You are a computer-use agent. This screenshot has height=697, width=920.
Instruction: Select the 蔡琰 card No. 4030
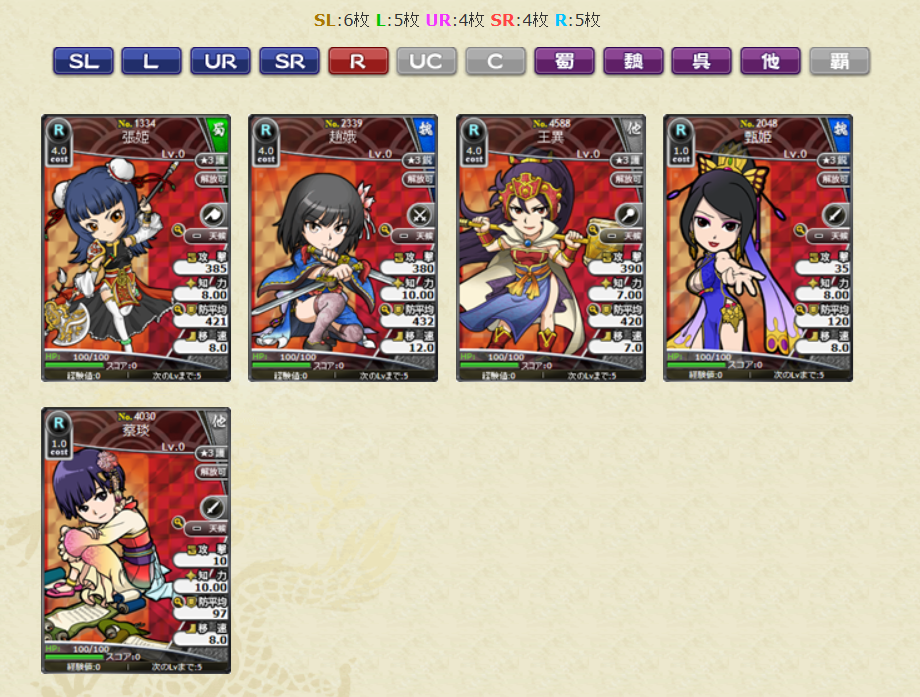(136, 540)
